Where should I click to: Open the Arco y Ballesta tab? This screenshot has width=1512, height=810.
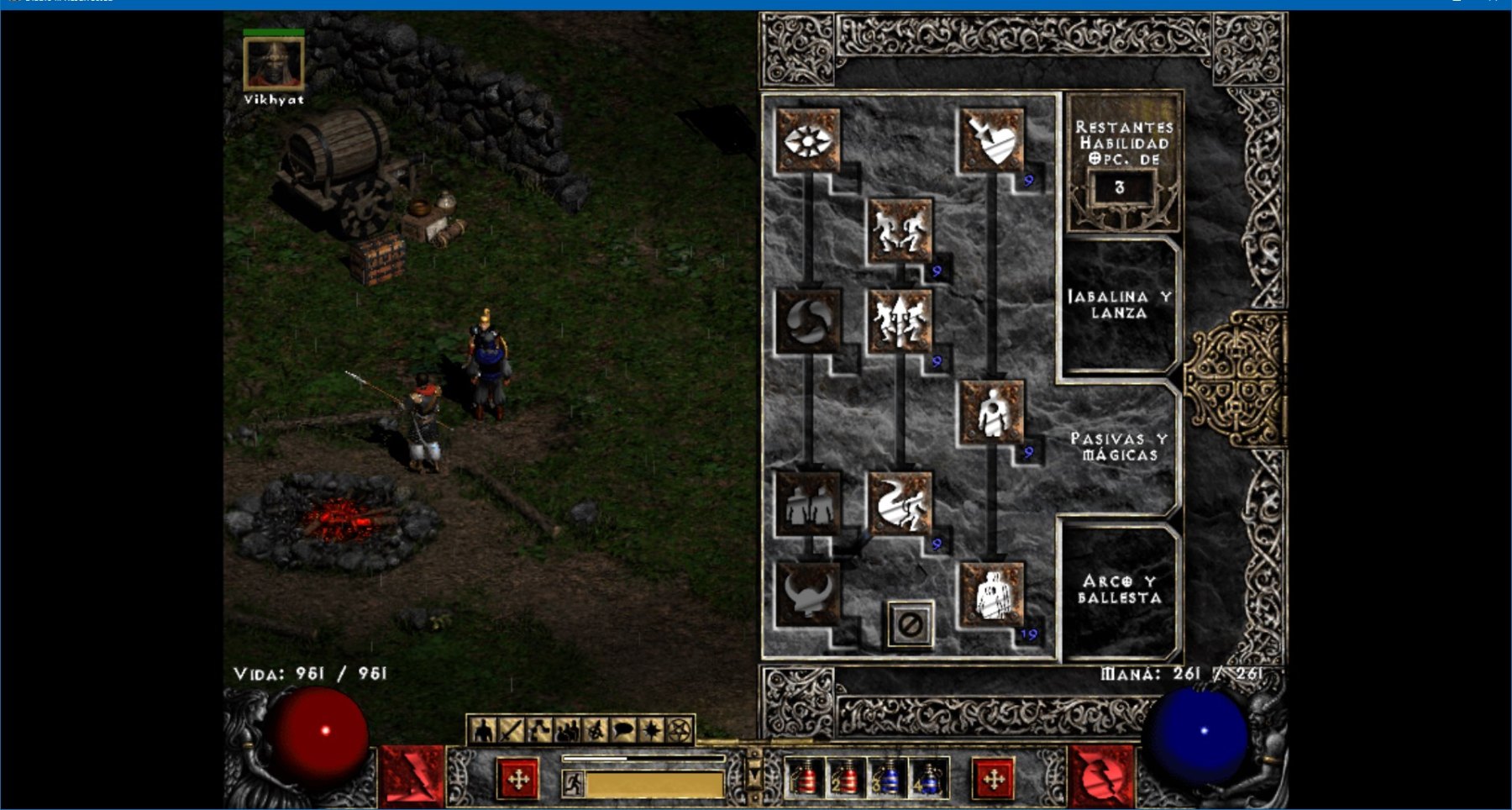1119,590
